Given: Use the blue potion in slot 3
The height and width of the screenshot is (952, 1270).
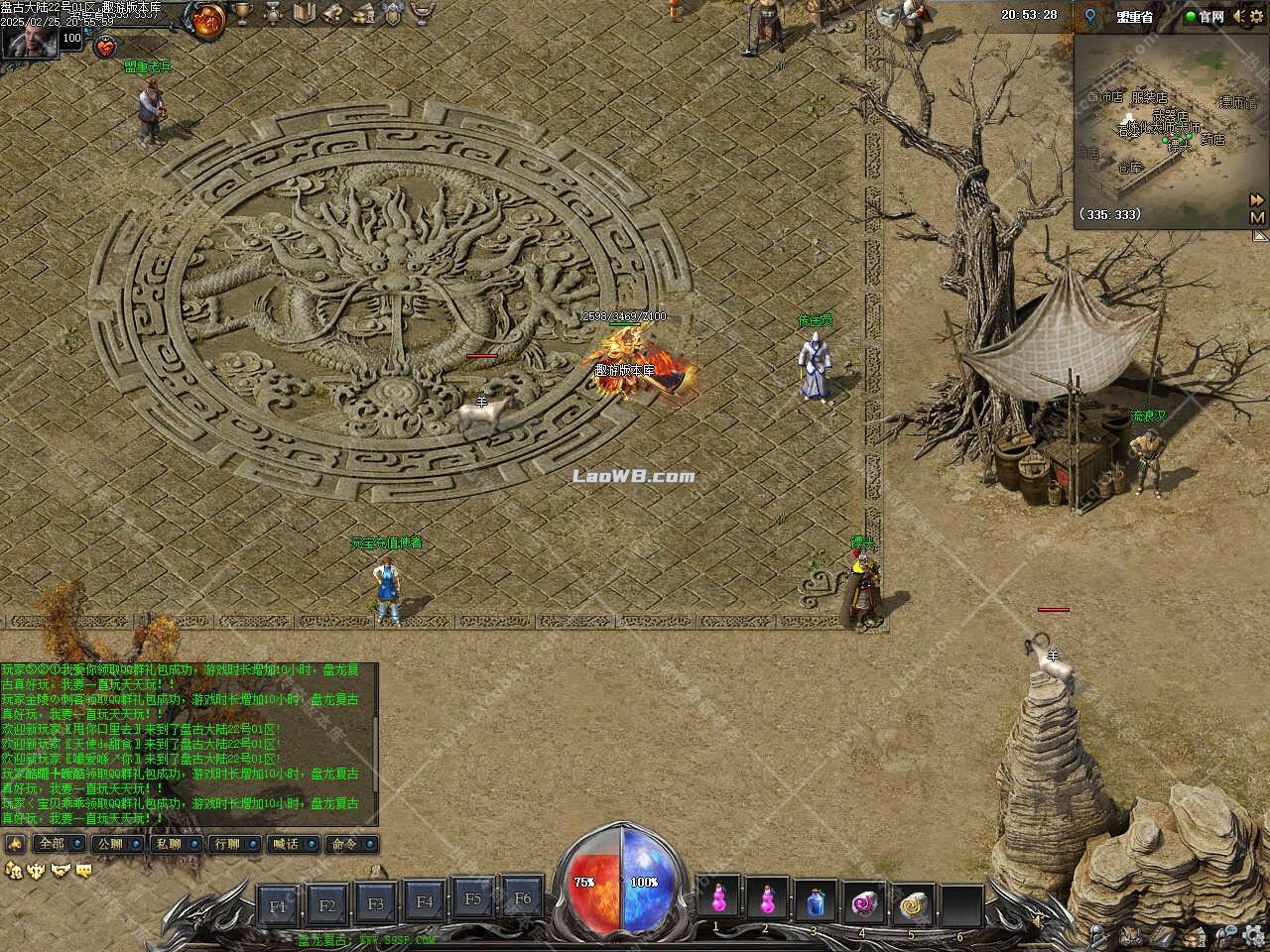Looking at the screenshot, I should tap(816, 901).
